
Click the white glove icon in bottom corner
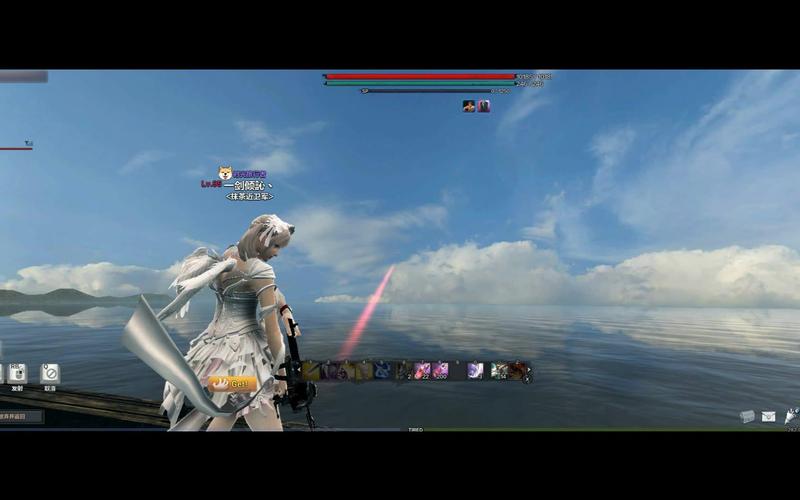791,416
